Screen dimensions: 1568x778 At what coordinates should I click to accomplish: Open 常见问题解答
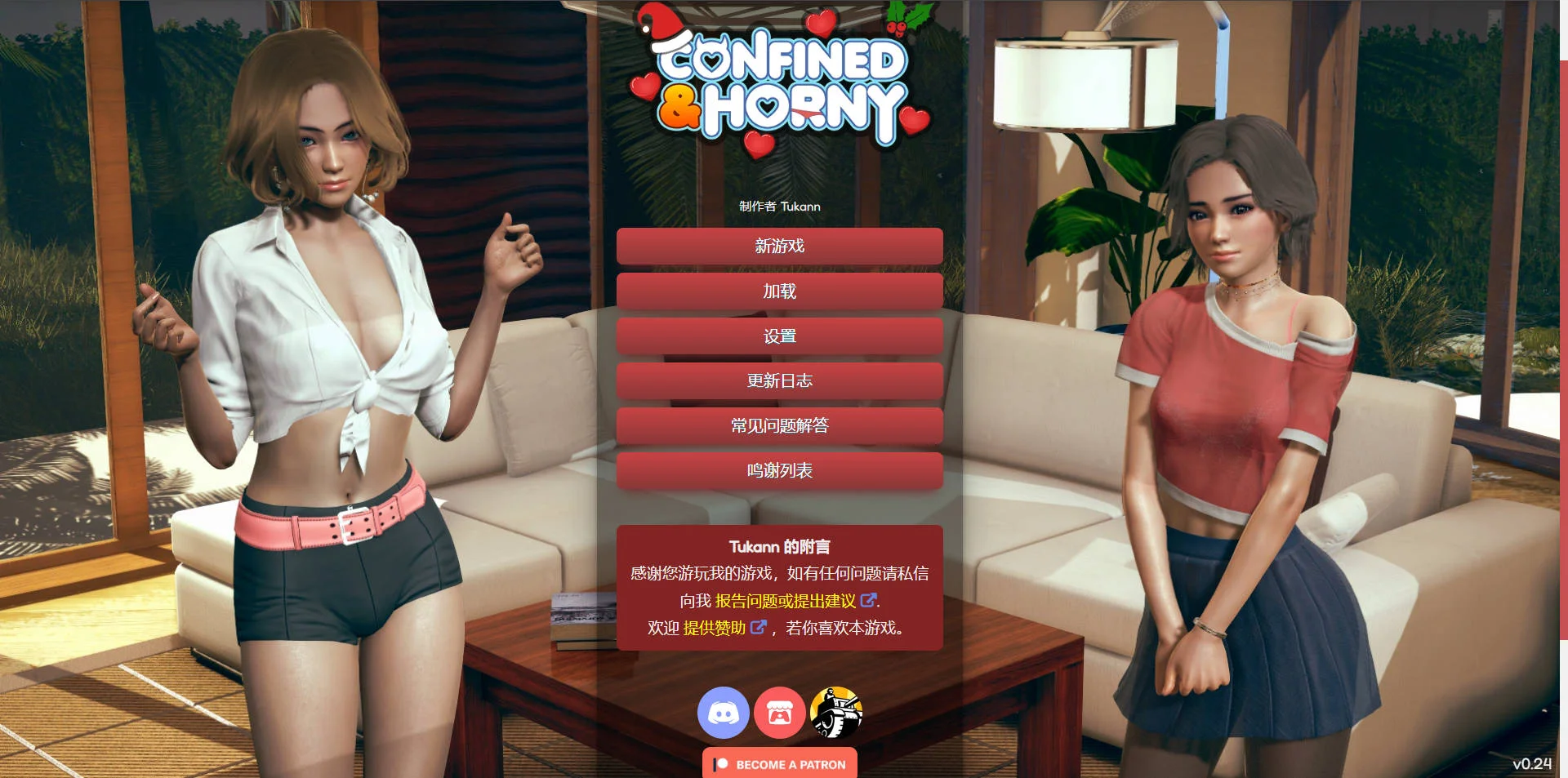coord(780,425)
